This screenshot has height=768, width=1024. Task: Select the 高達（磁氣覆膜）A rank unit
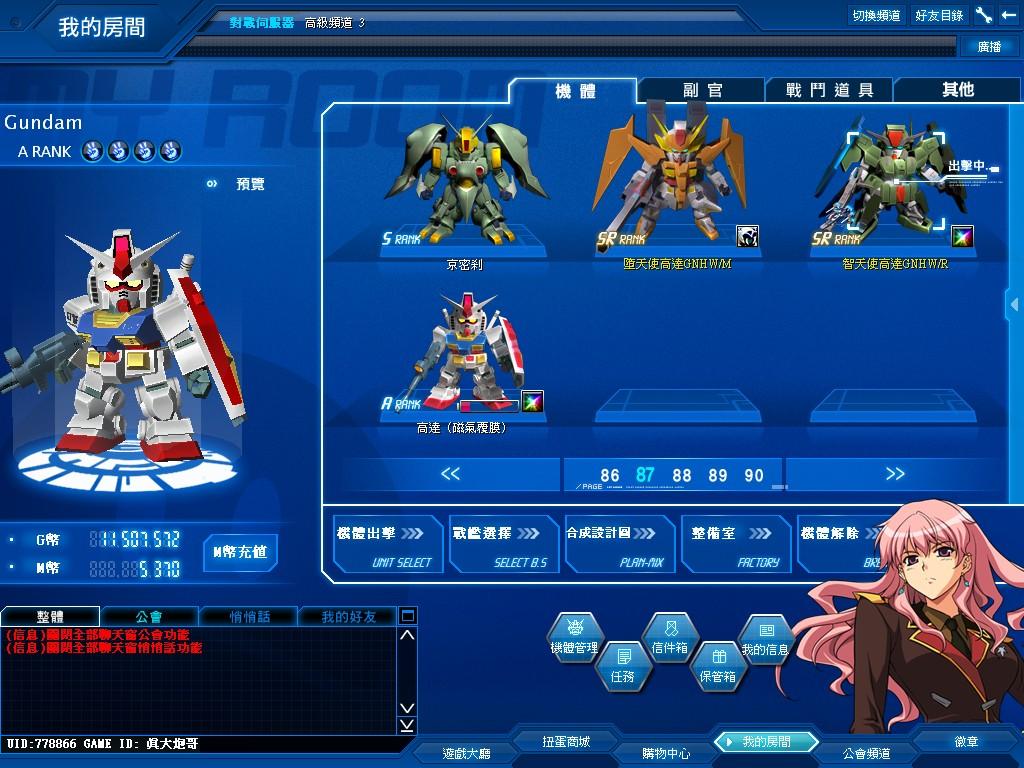(464, 355)
